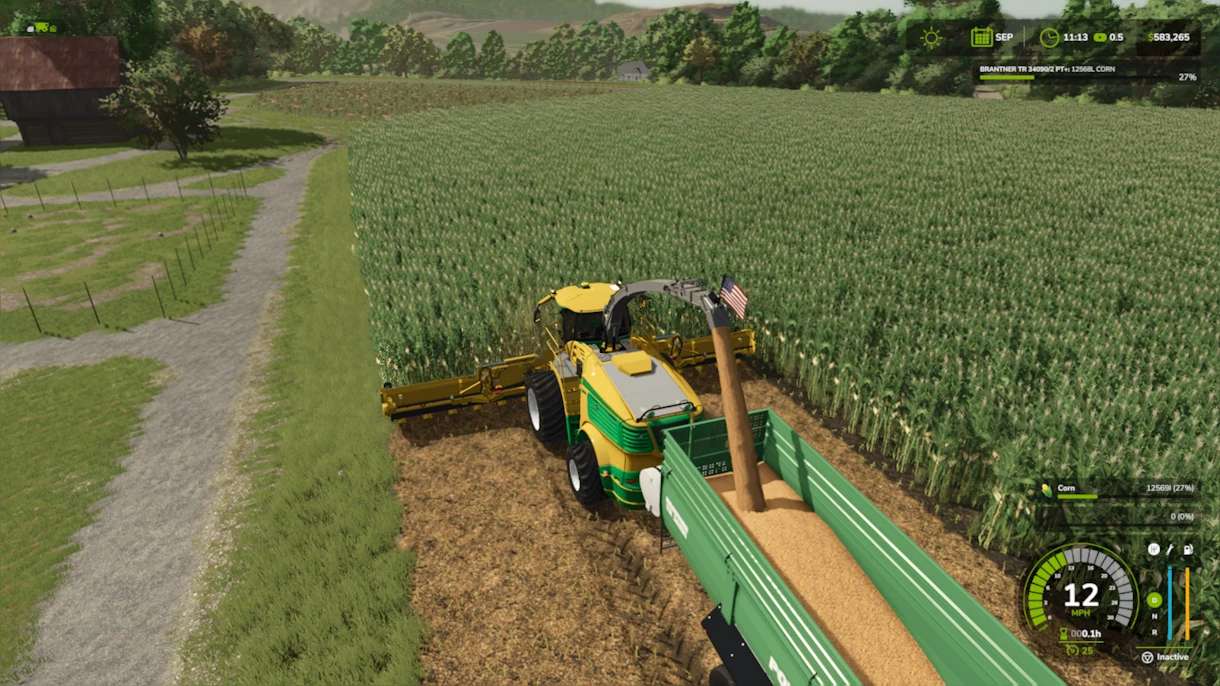Click the sun weather icon

click(932, 38)
